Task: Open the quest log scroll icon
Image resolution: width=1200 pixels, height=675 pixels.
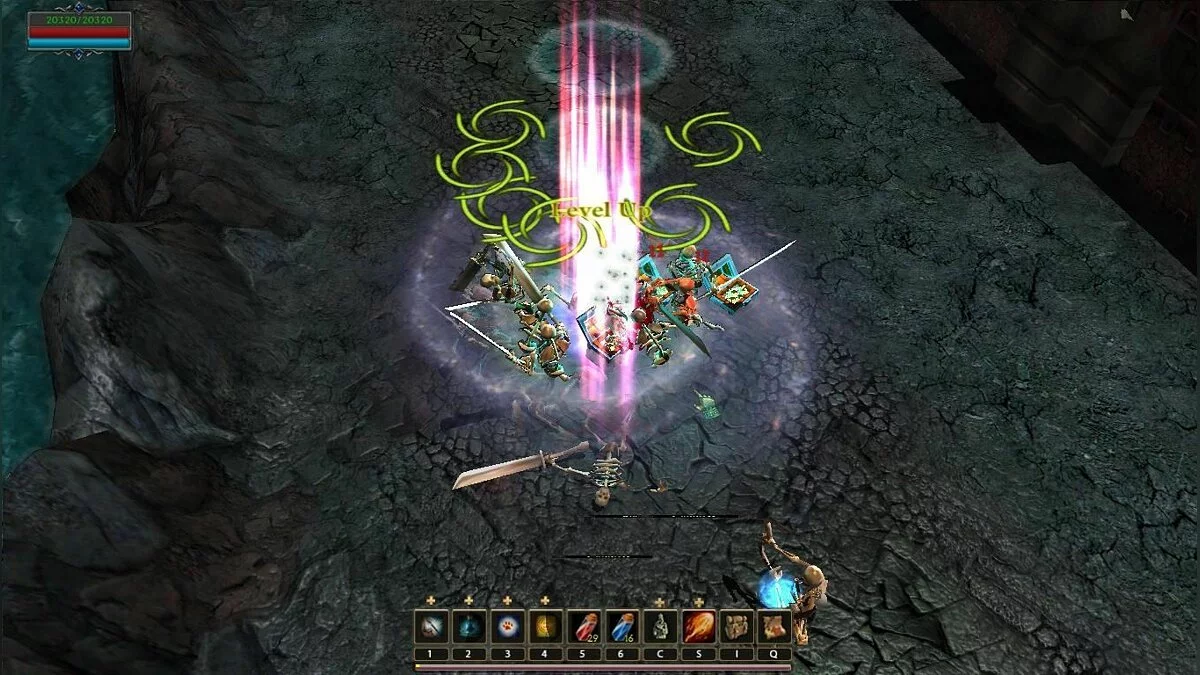Action: [x=775, y=627]
